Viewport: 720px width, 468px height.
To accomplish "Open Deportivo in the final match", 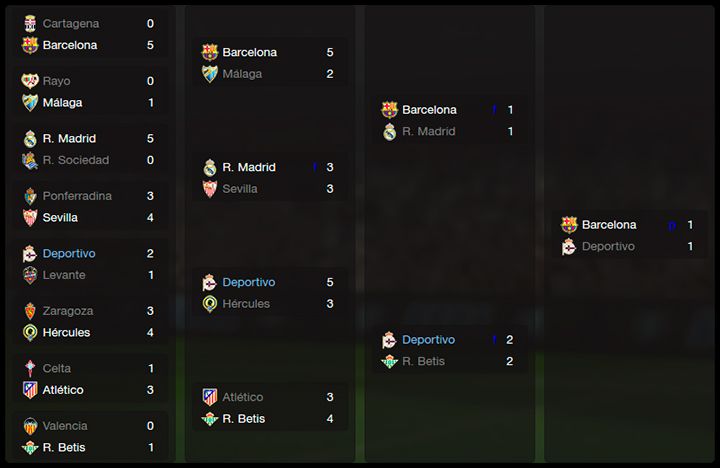I will (x=608, y=246).
